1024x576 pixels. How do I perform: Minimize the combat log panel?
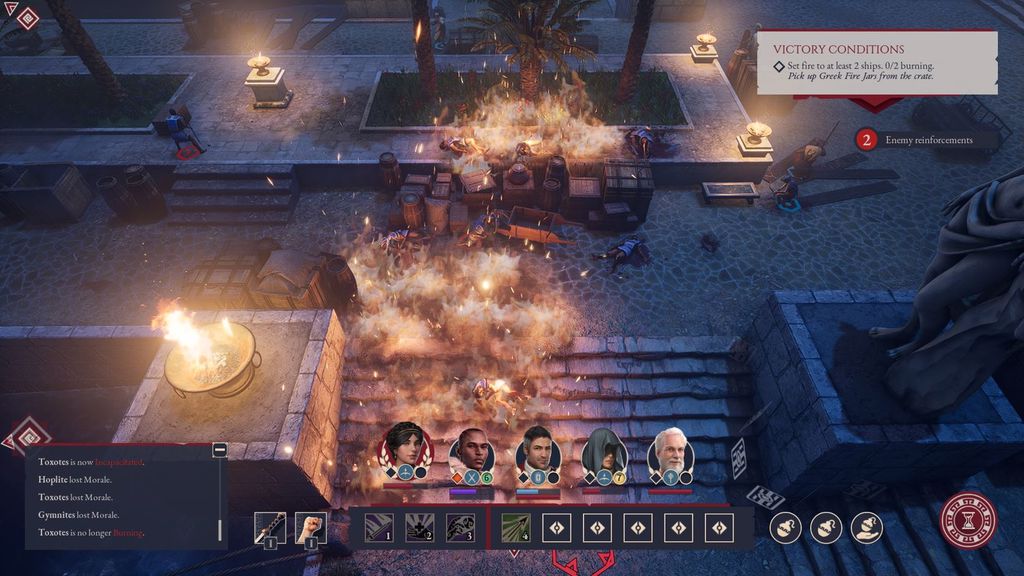pyautogui.click(x=219, y=451)
